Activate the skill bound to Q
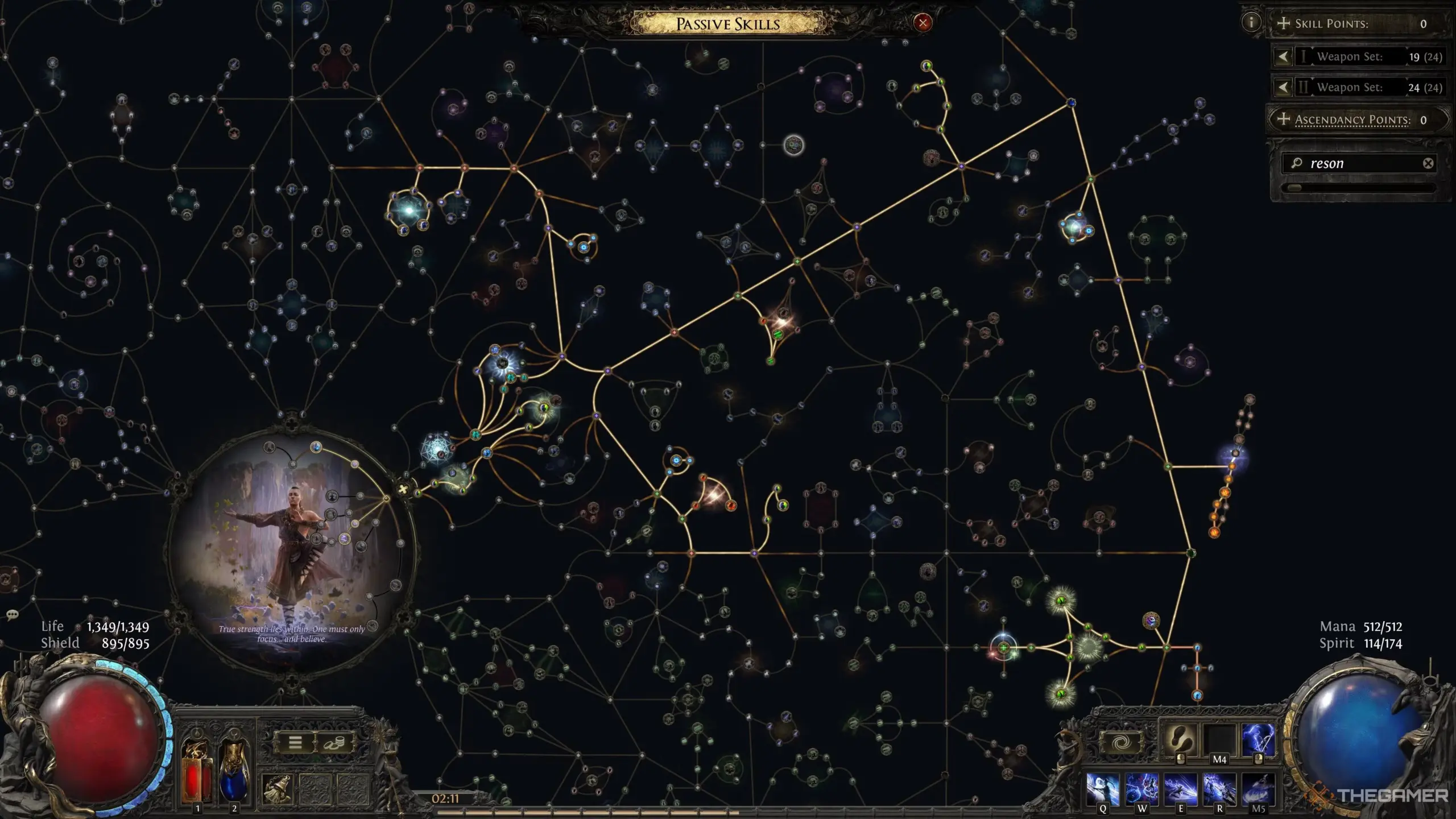The height and width of the screenshot is (819, 1456). 1102,789
